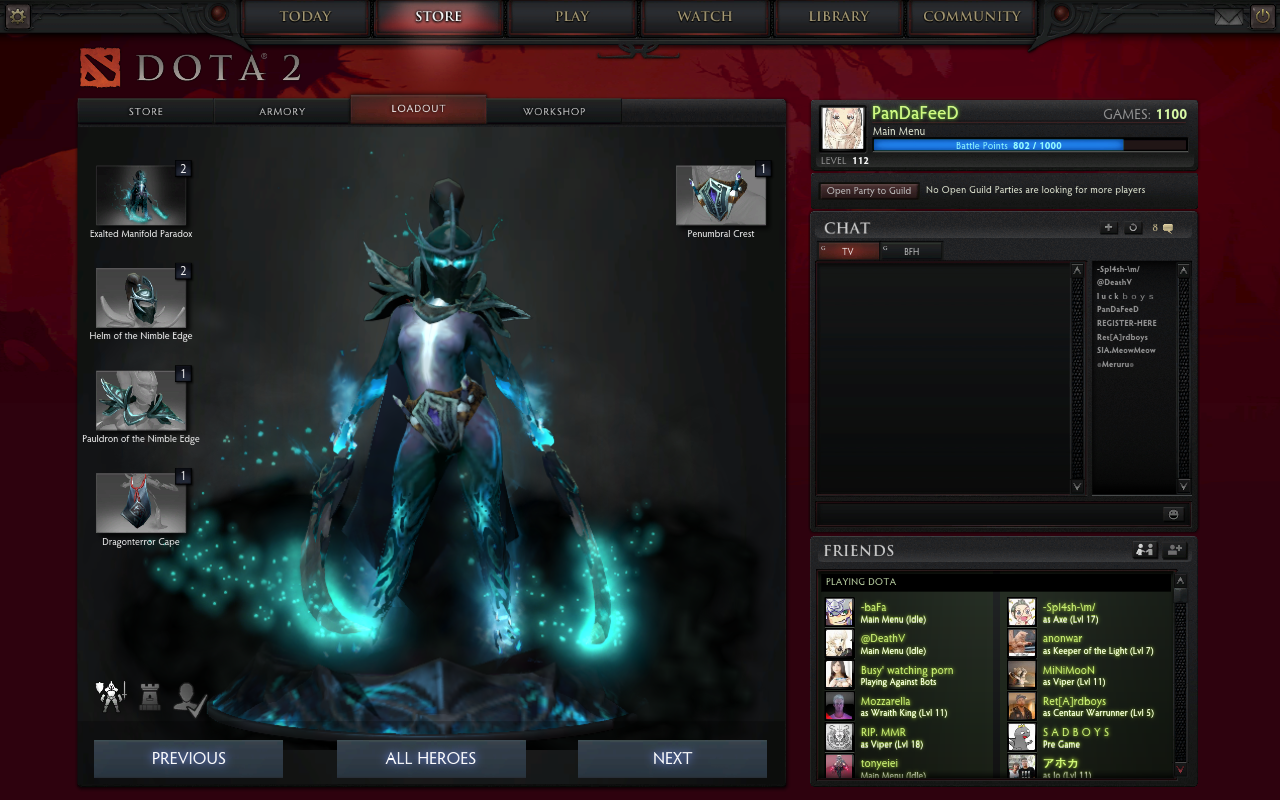Open the settings gear icon

click(18, 16)
